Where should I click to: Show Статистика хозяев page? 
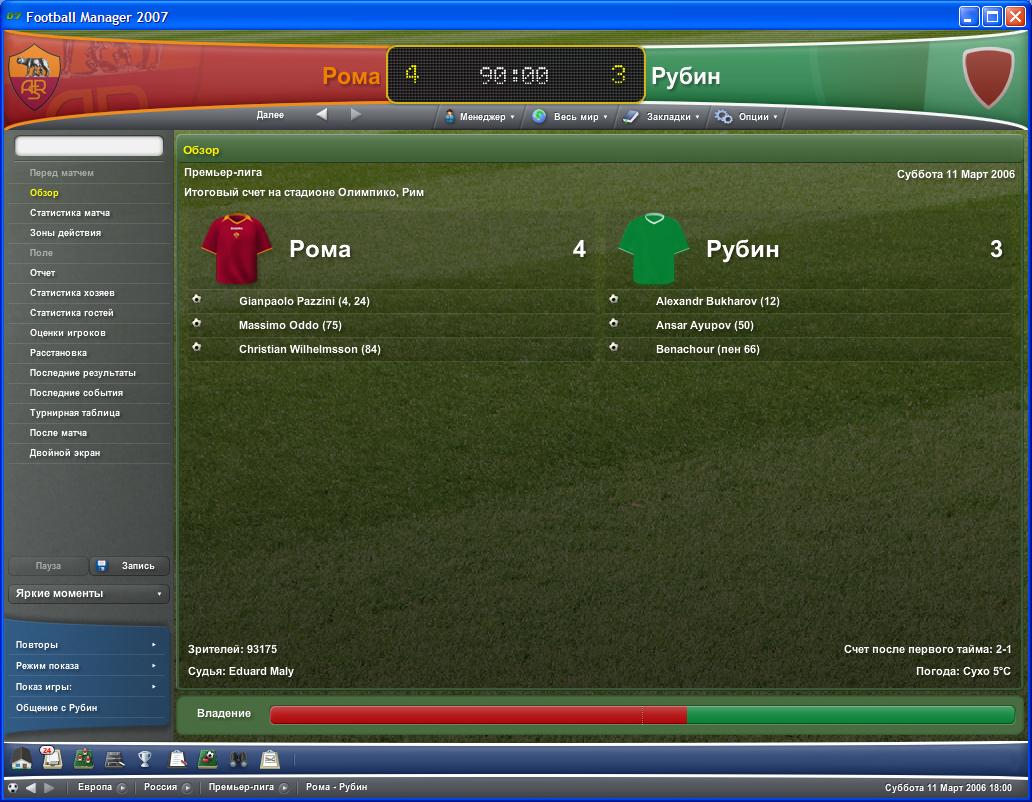click(72, 293)
